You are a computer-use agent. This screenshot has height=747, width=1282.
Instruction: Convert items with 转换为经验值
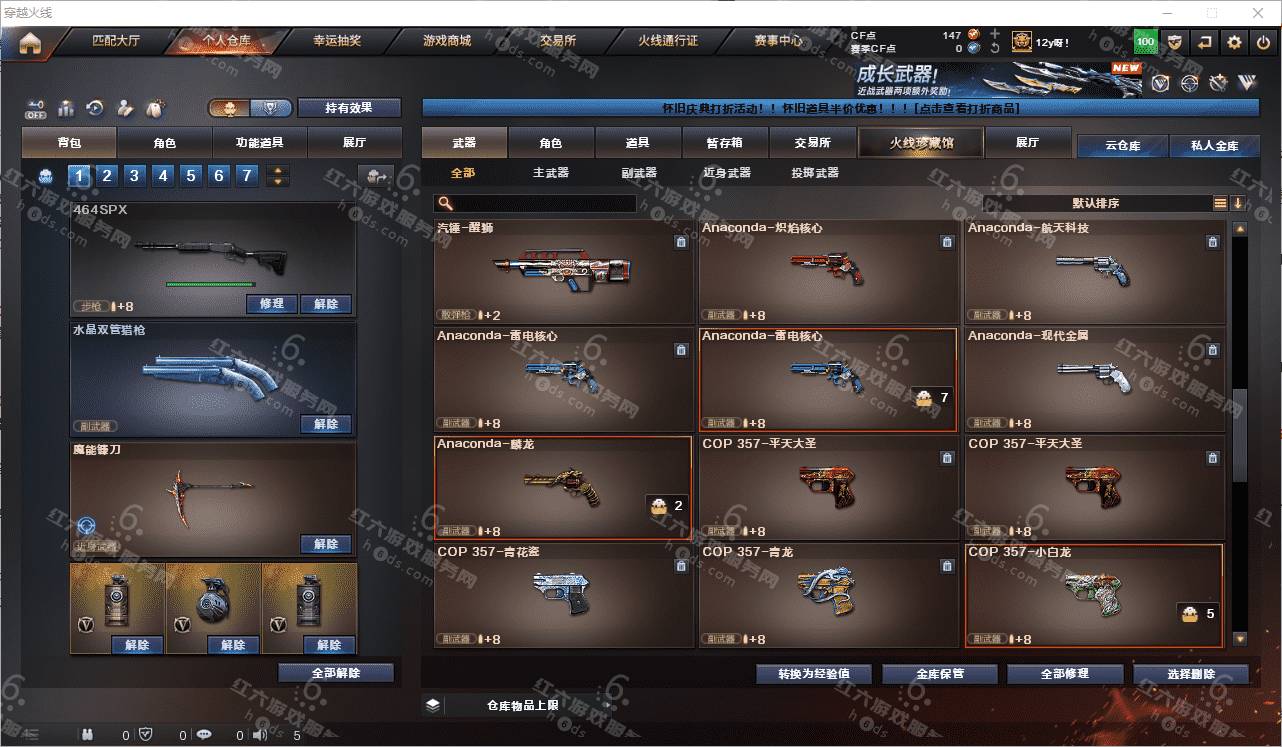(x=813, y=674)
